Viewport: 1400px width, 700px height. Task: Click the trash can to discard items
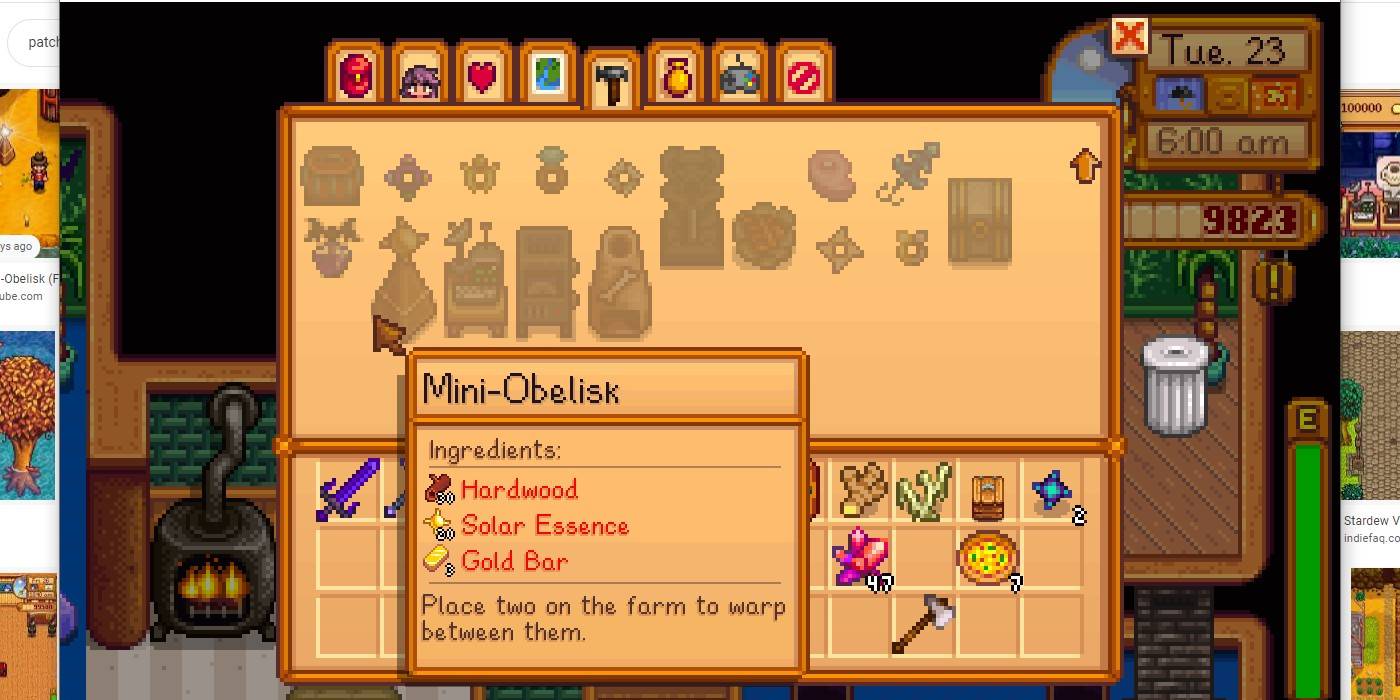tap(1175, 386)
